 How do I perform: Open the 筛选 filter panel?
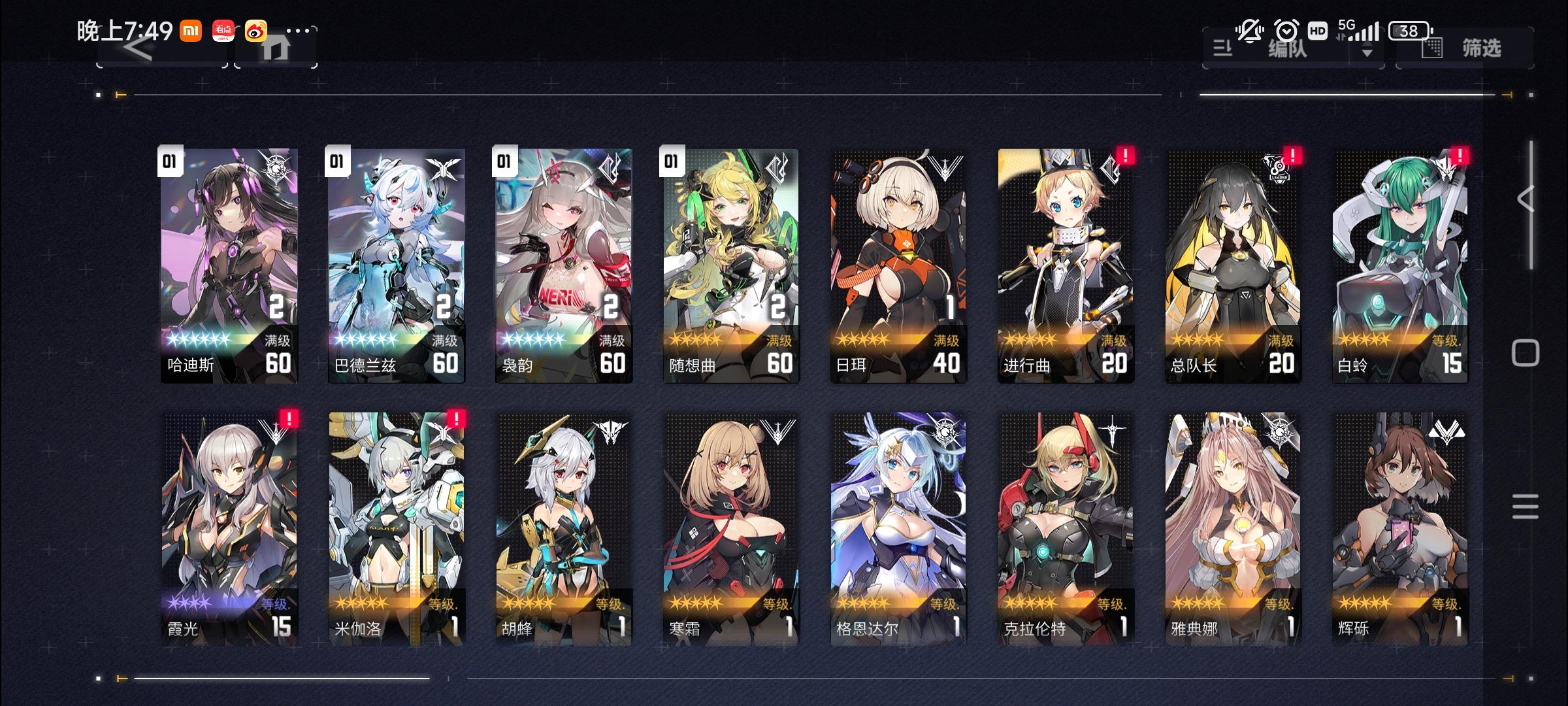point(1481,48)
